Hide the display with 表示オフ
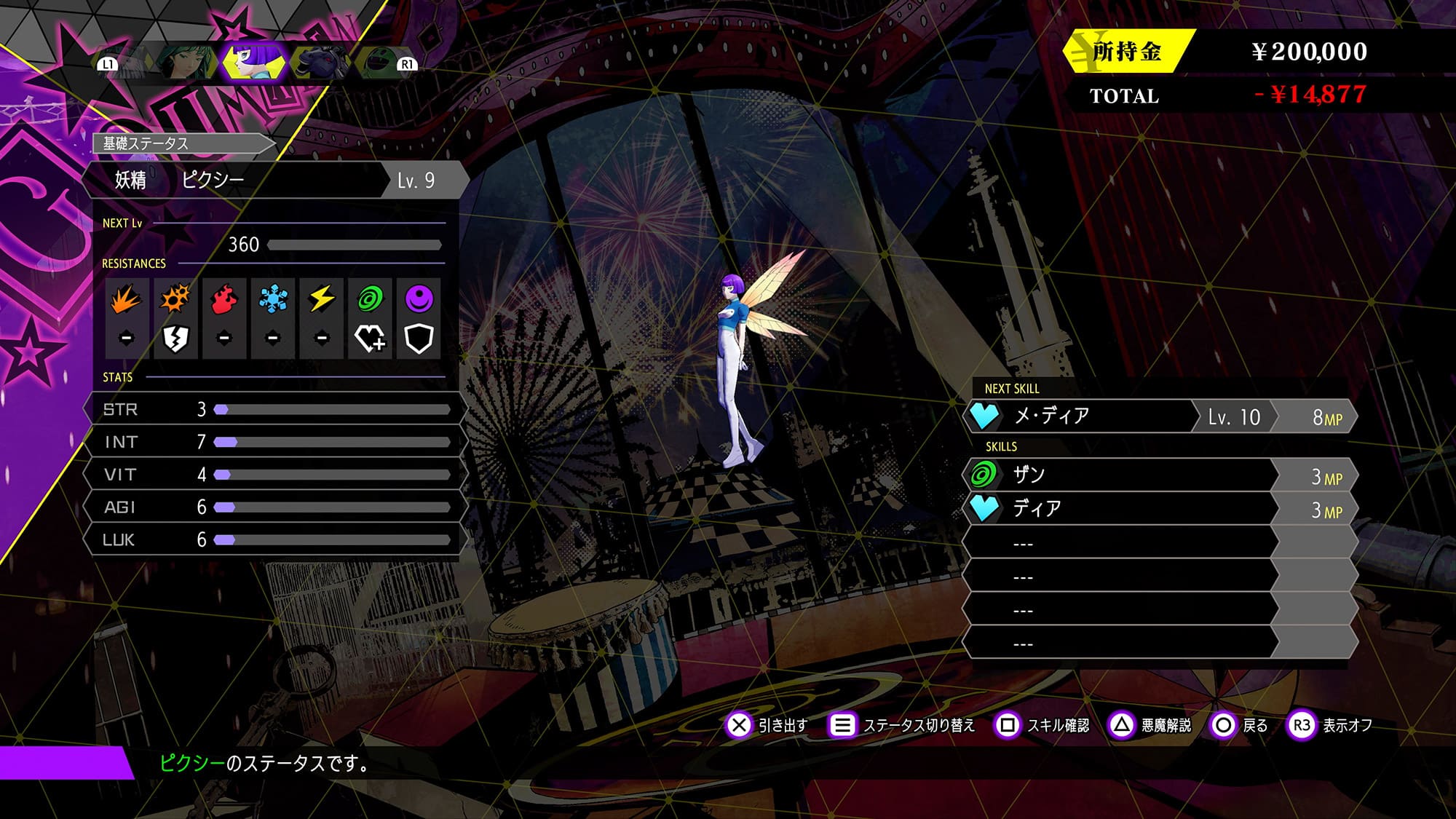The width and height of the screenshot is (1456, 819). 1331,725
